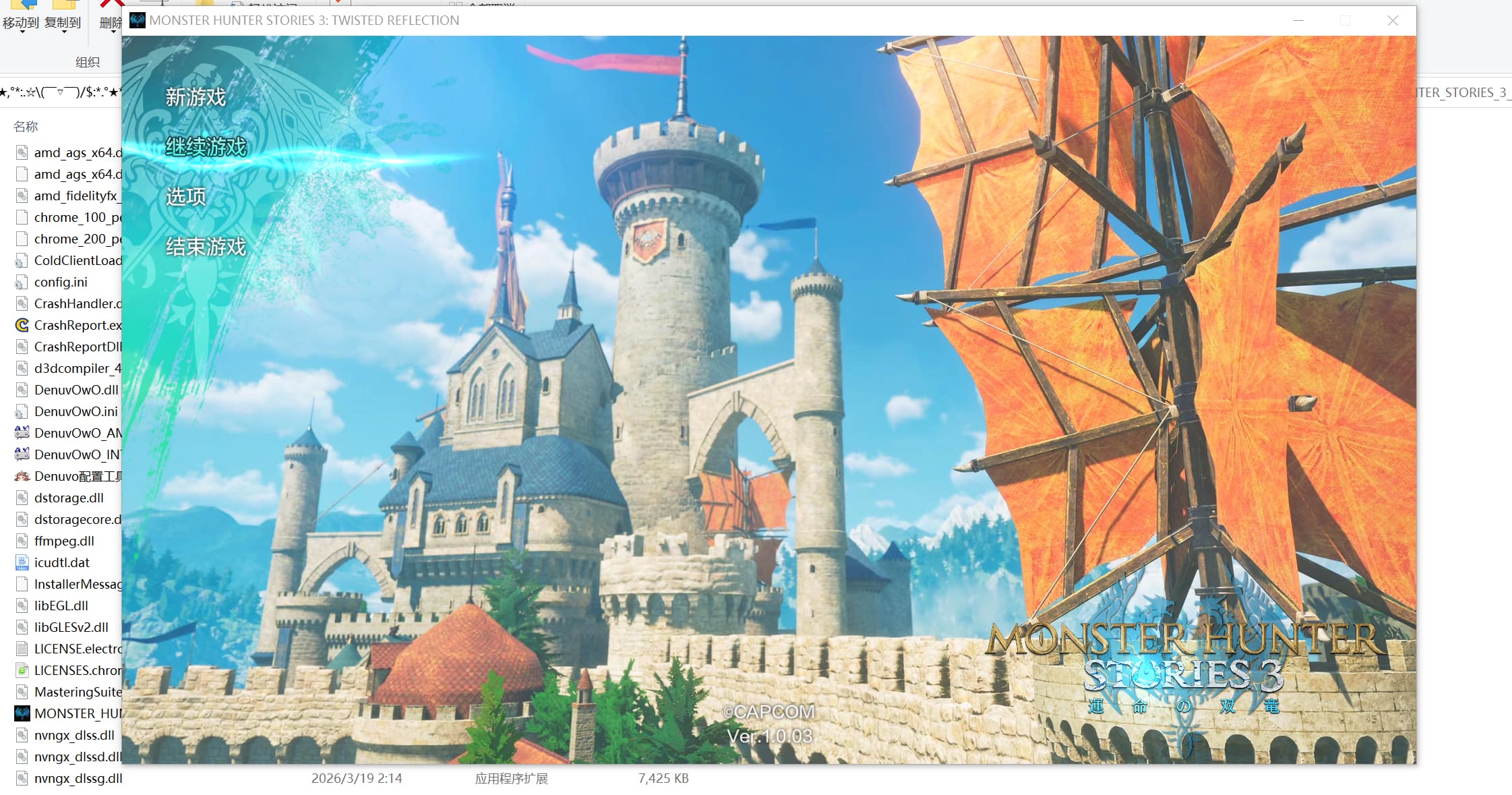The image size is (1512, 795).
Task: Click the game's dragon icon in the title bar
Action: tap(139, 20)
